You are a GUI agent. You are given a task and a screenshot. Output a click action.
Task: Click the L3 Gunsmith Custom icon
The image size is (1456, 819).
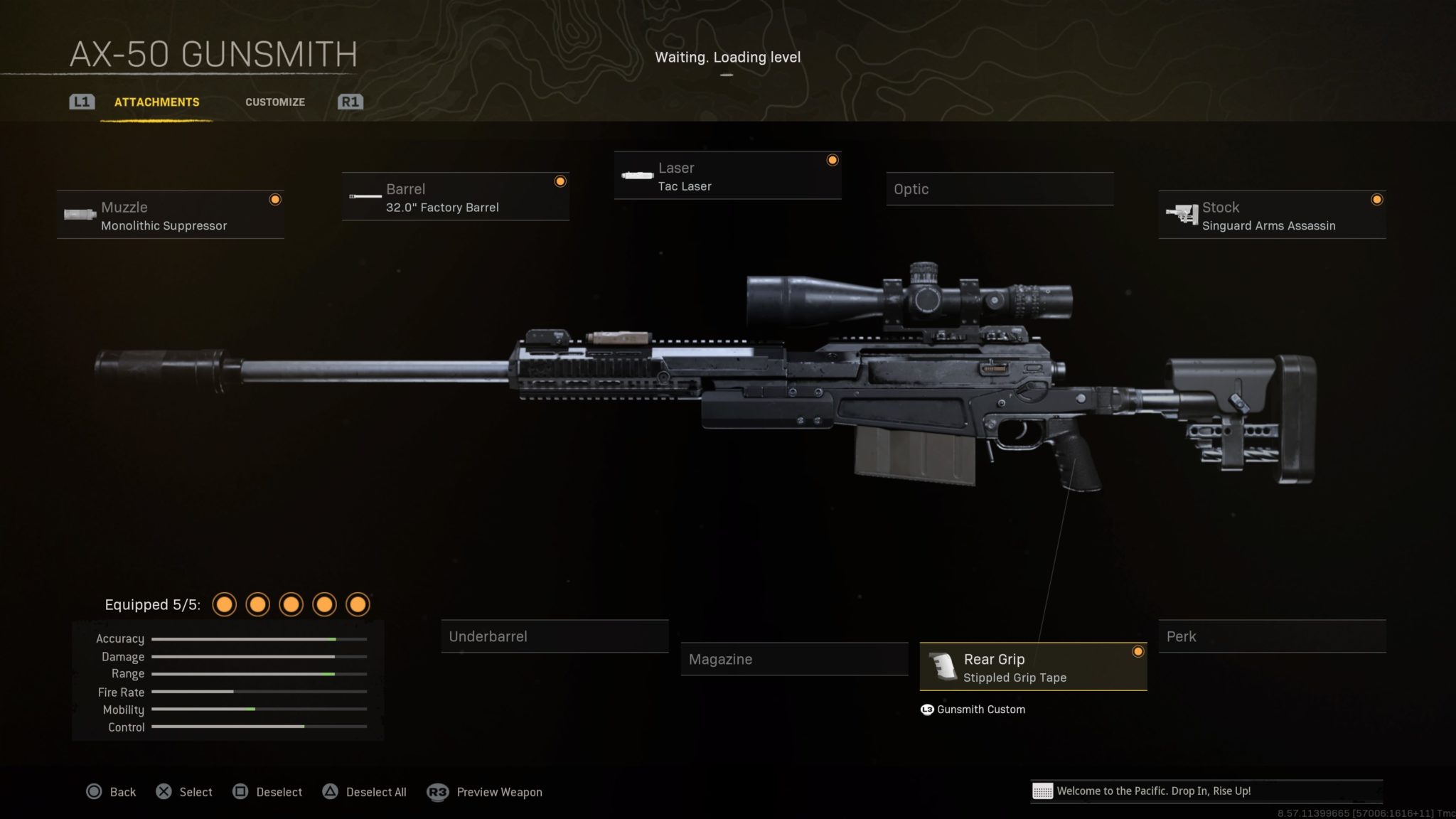click(926, 709)
